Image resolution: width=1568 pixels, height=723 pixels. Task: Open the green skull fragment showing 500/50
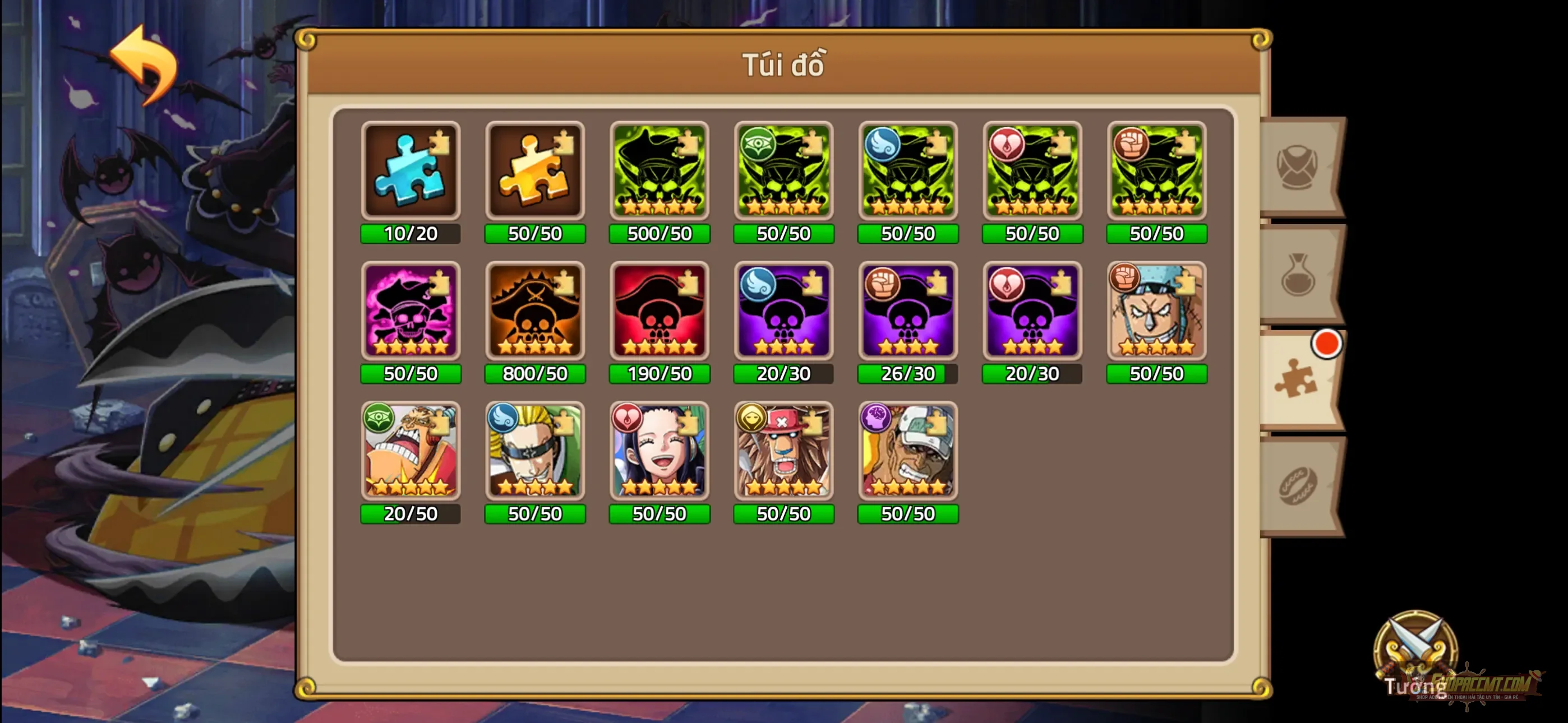pyautogui.click(x=659, y=170)
